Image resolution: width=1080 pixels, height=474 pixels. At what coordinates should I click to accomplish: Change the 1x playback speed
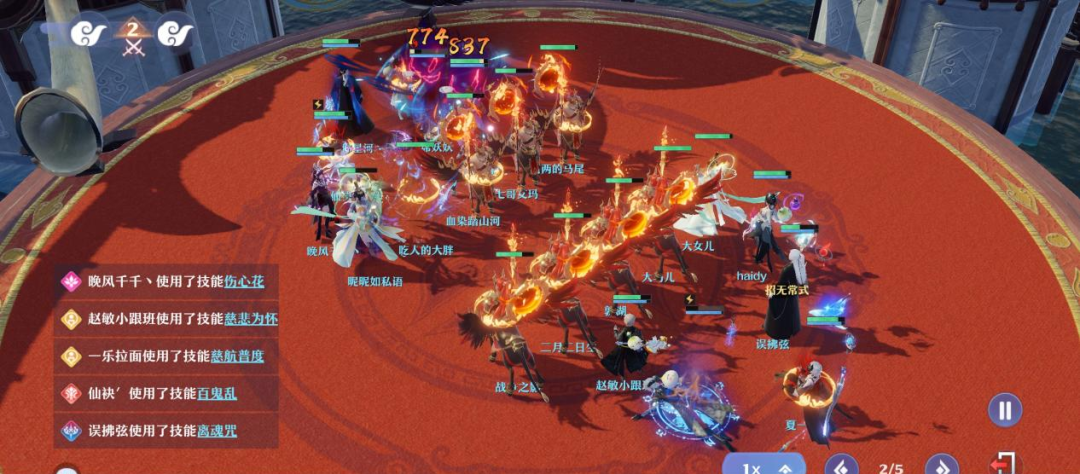(763, 465)
